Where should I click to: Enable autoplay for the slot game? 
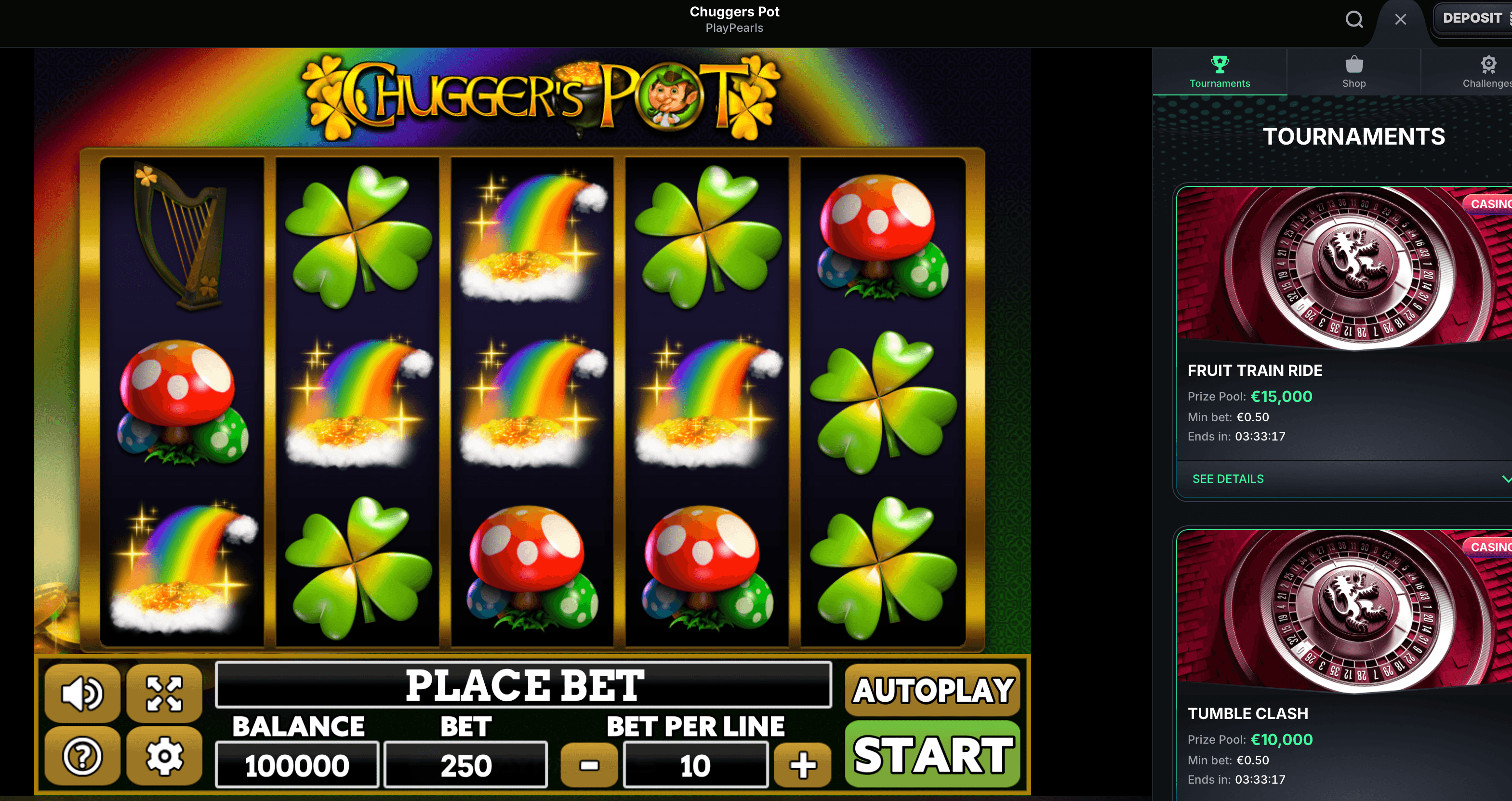pos(933,691)
